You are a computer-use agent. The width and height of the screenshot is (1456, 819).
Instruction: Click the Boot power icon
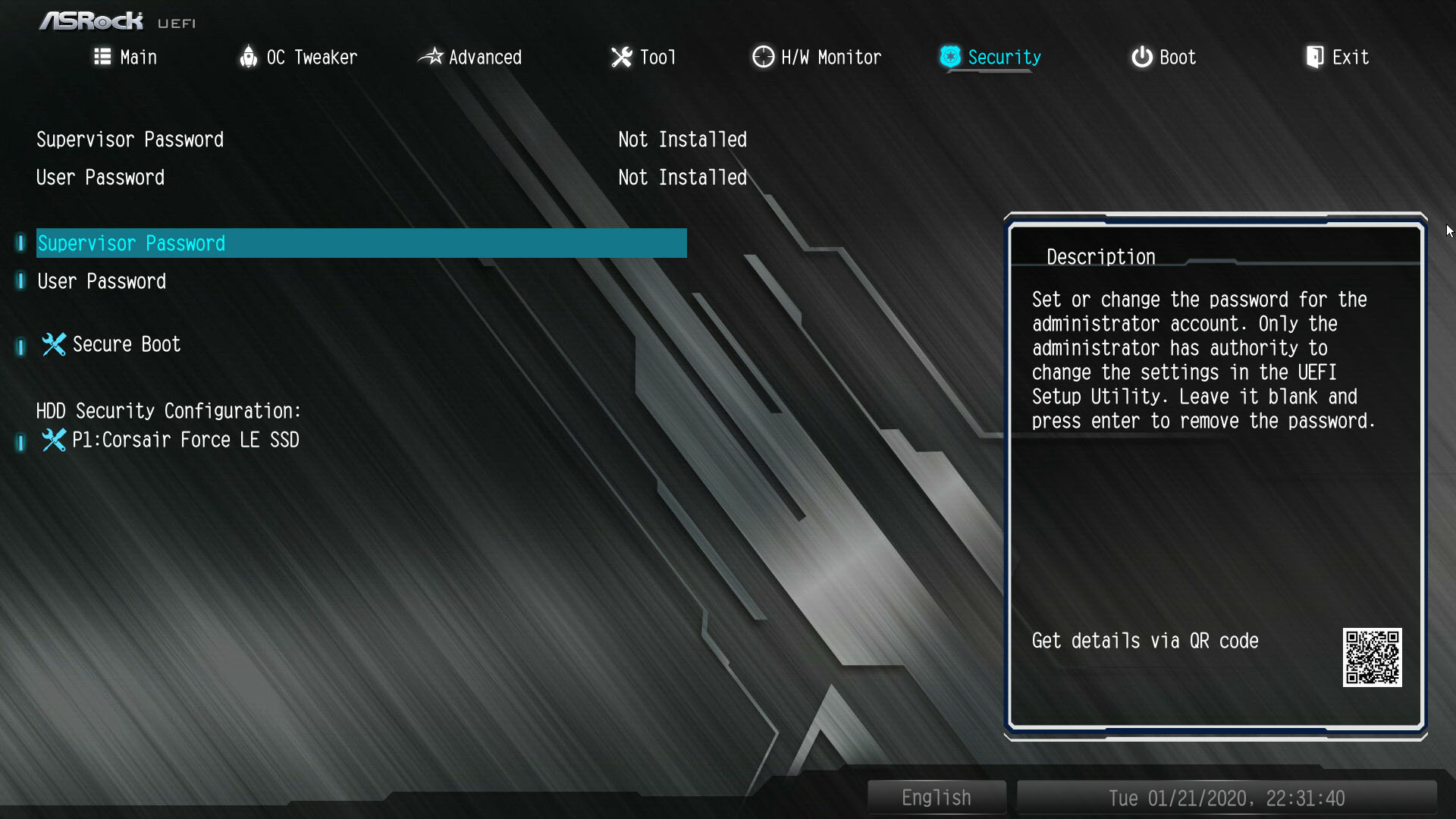[x=1141, y=57]
